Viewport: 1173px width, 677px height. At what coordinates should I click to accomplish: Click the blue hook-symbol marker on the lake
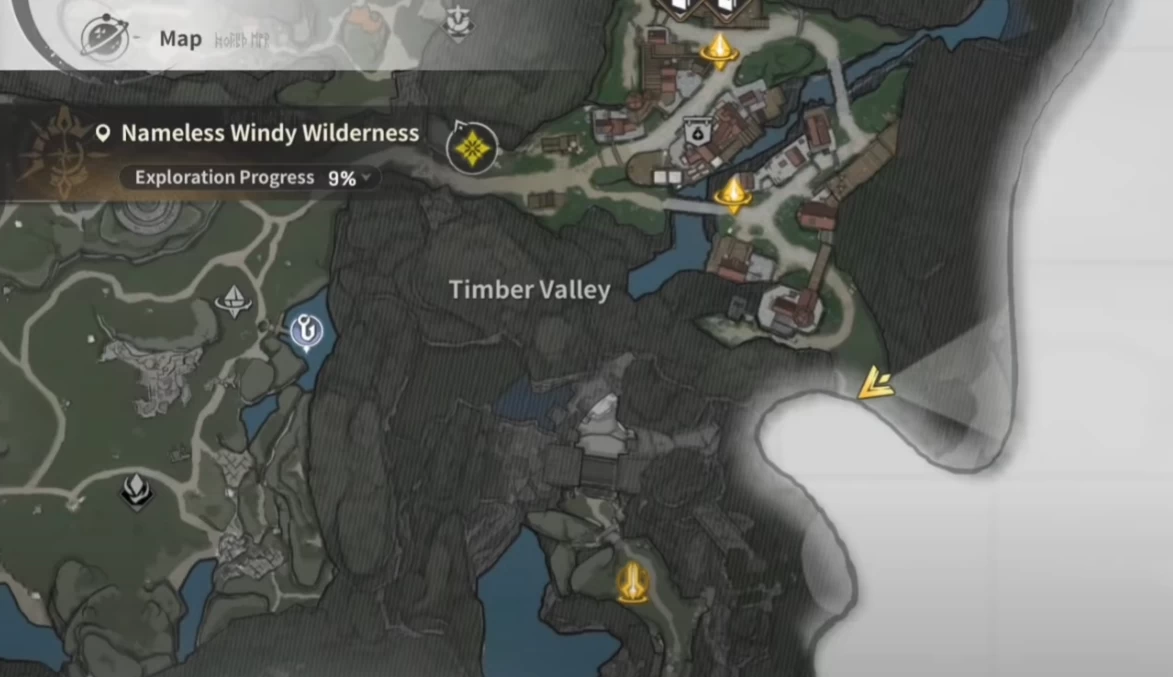(307, 331)
